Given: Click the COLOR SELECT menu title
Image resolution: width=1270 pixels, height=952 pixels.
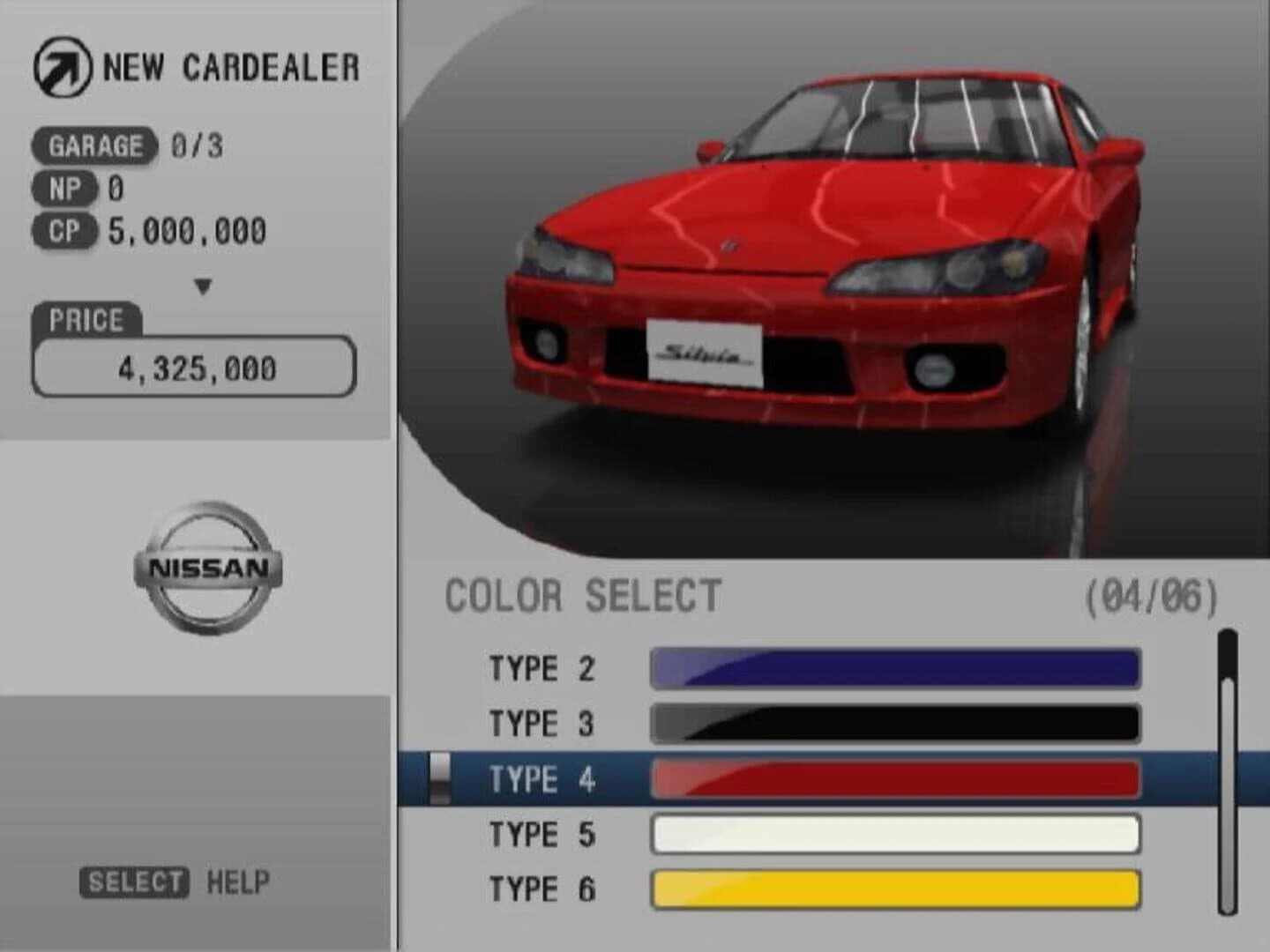Looking at the screenshot, I should click(x=582, y=598).
